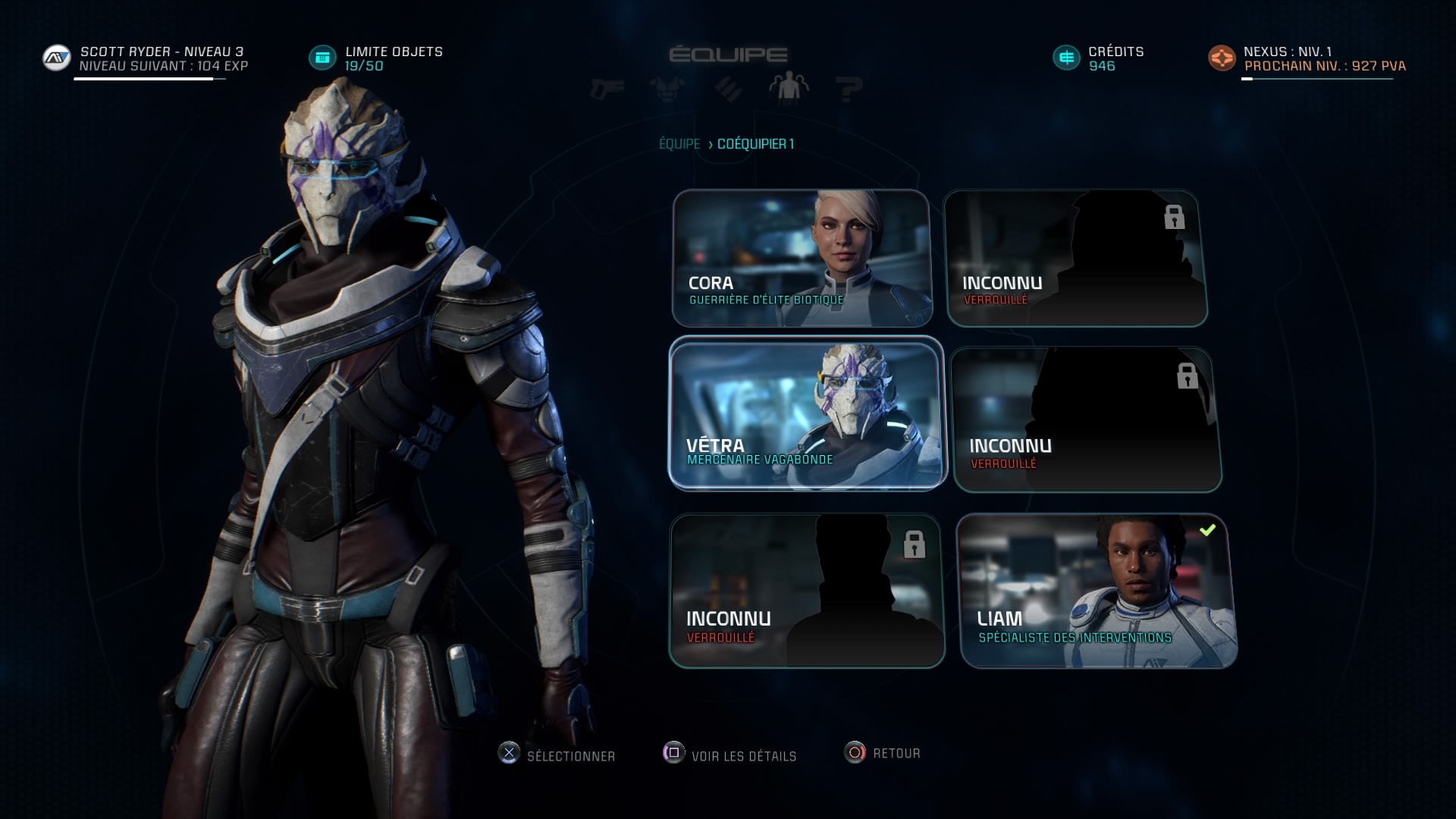
Task: Open the ammo consumables tab
Action: click(729, 89)
